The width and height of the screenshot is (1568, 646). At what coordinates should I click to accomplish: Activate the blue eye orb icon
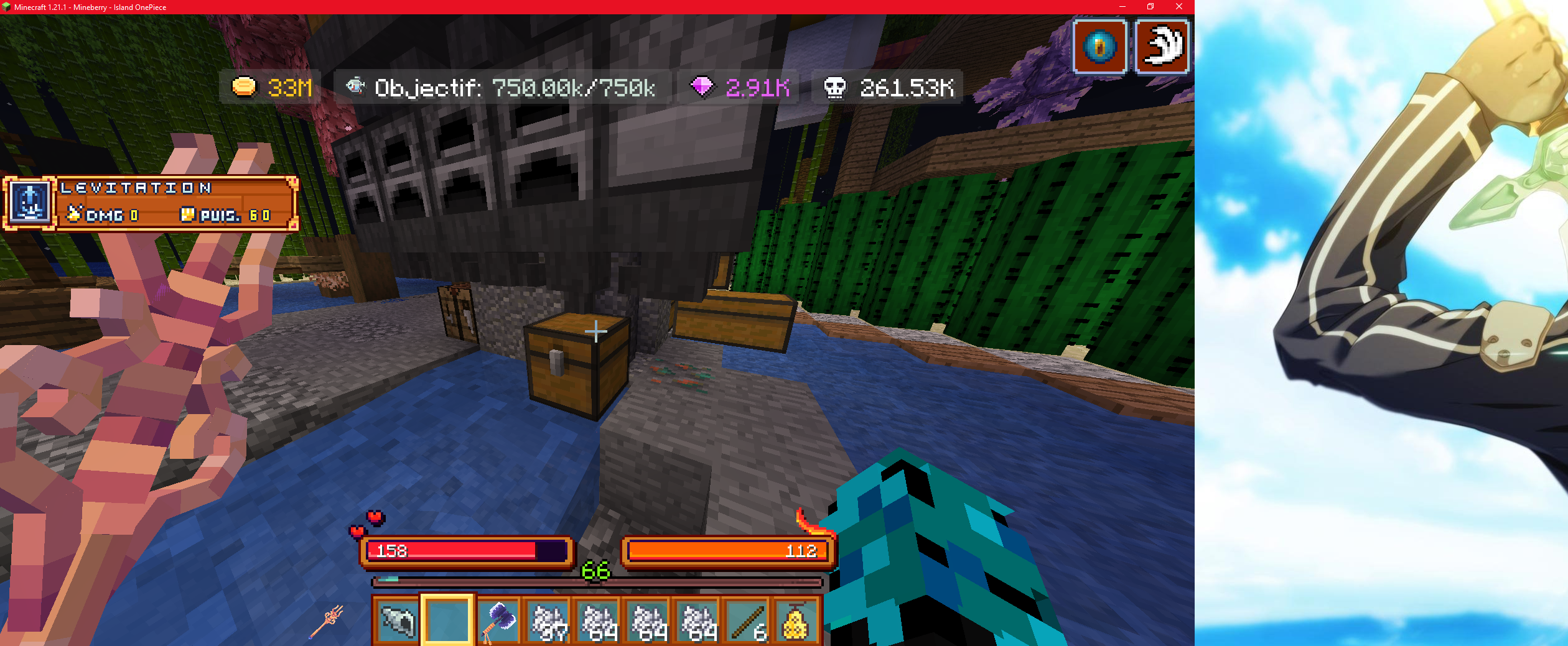(x=1099, y=47)
